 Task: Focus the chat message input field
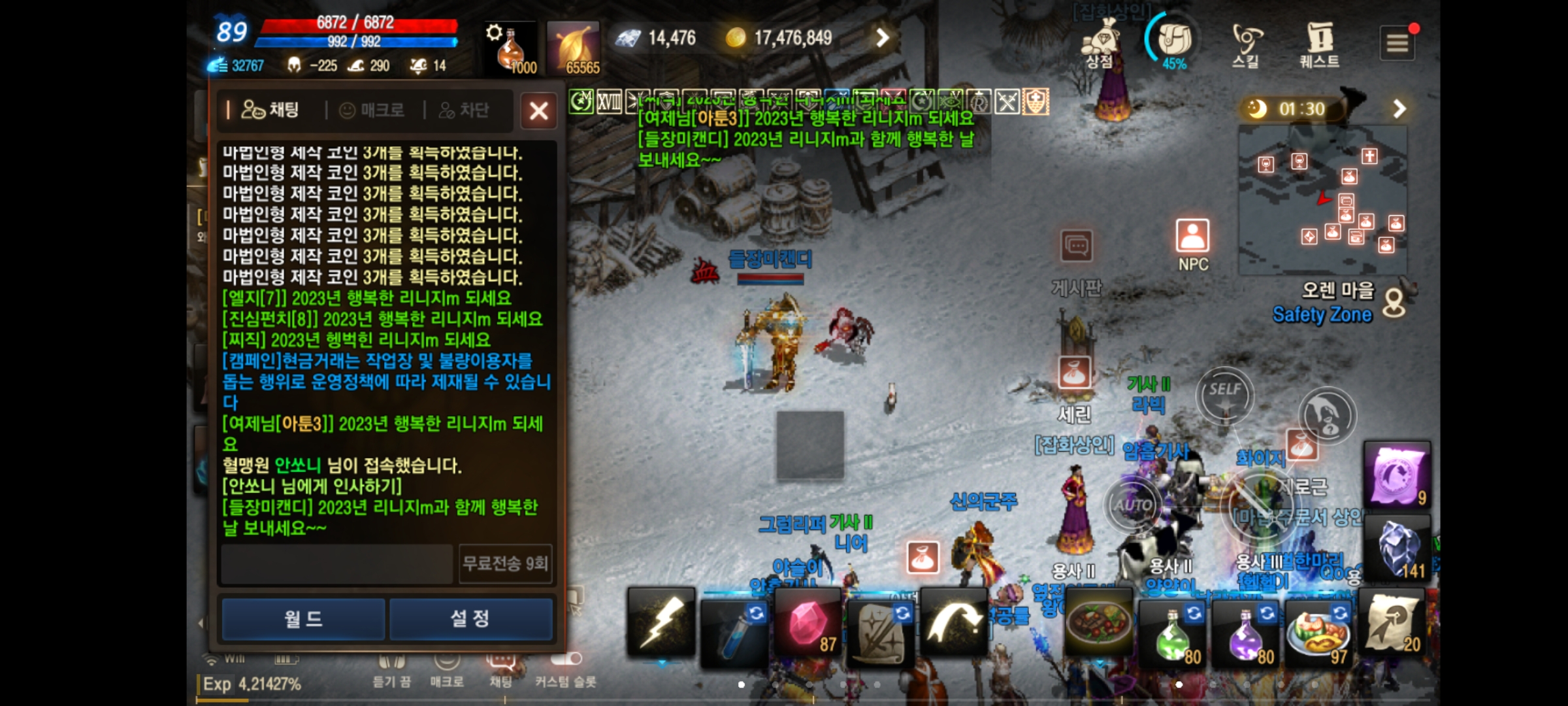[336, 563]
